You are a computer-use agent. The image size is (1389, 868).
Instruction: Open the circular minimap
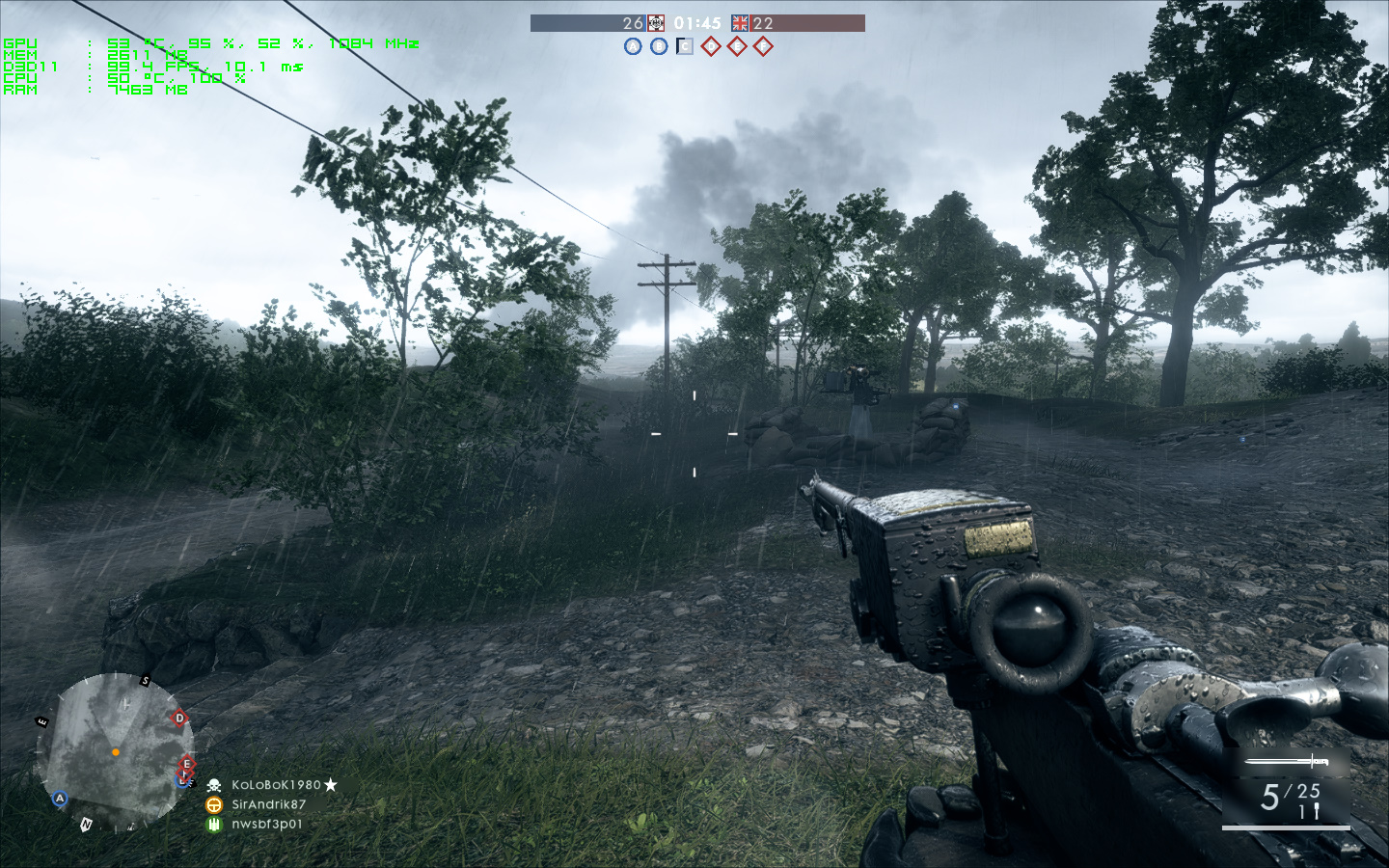pyautogui.click(x=115, y=752)
